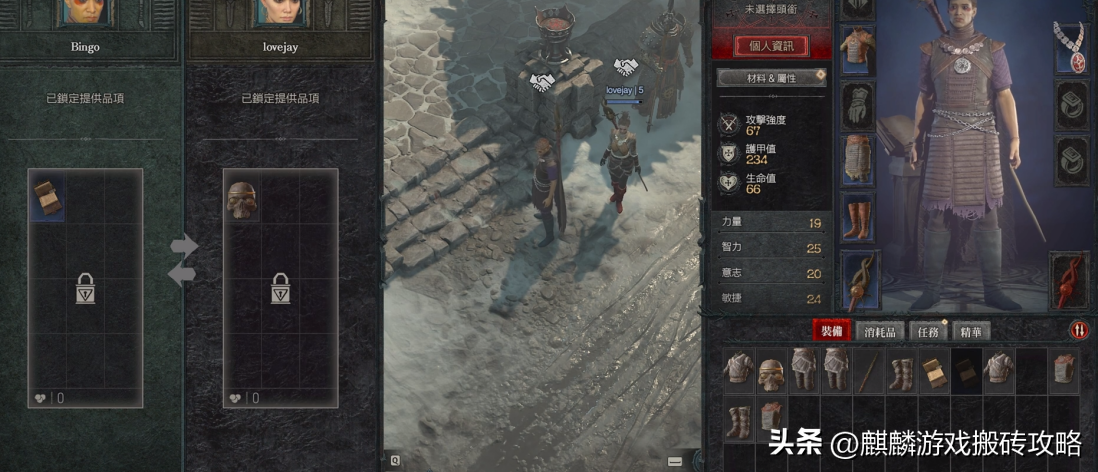1098x472 pixels.
Task: Click the double-arrow trade swap icon
Action: coord(183,260)
